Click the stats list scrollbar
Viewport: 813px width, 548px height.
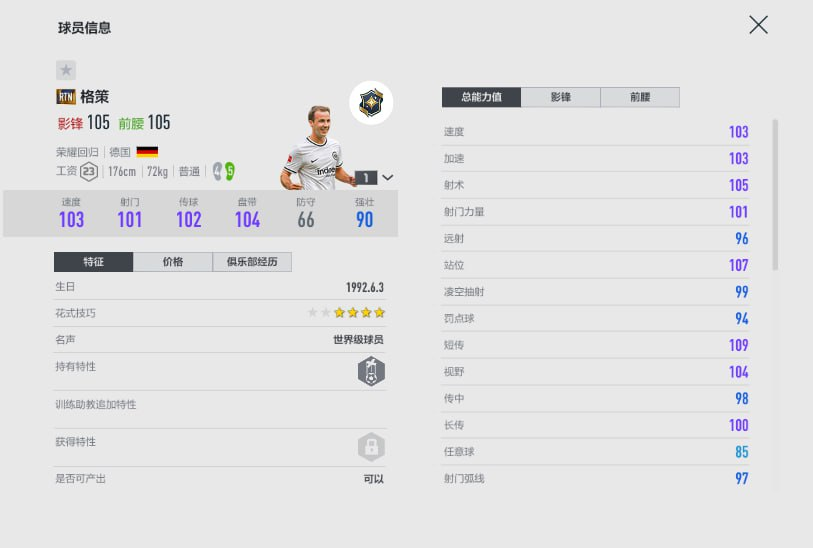(x=776, y=195)
